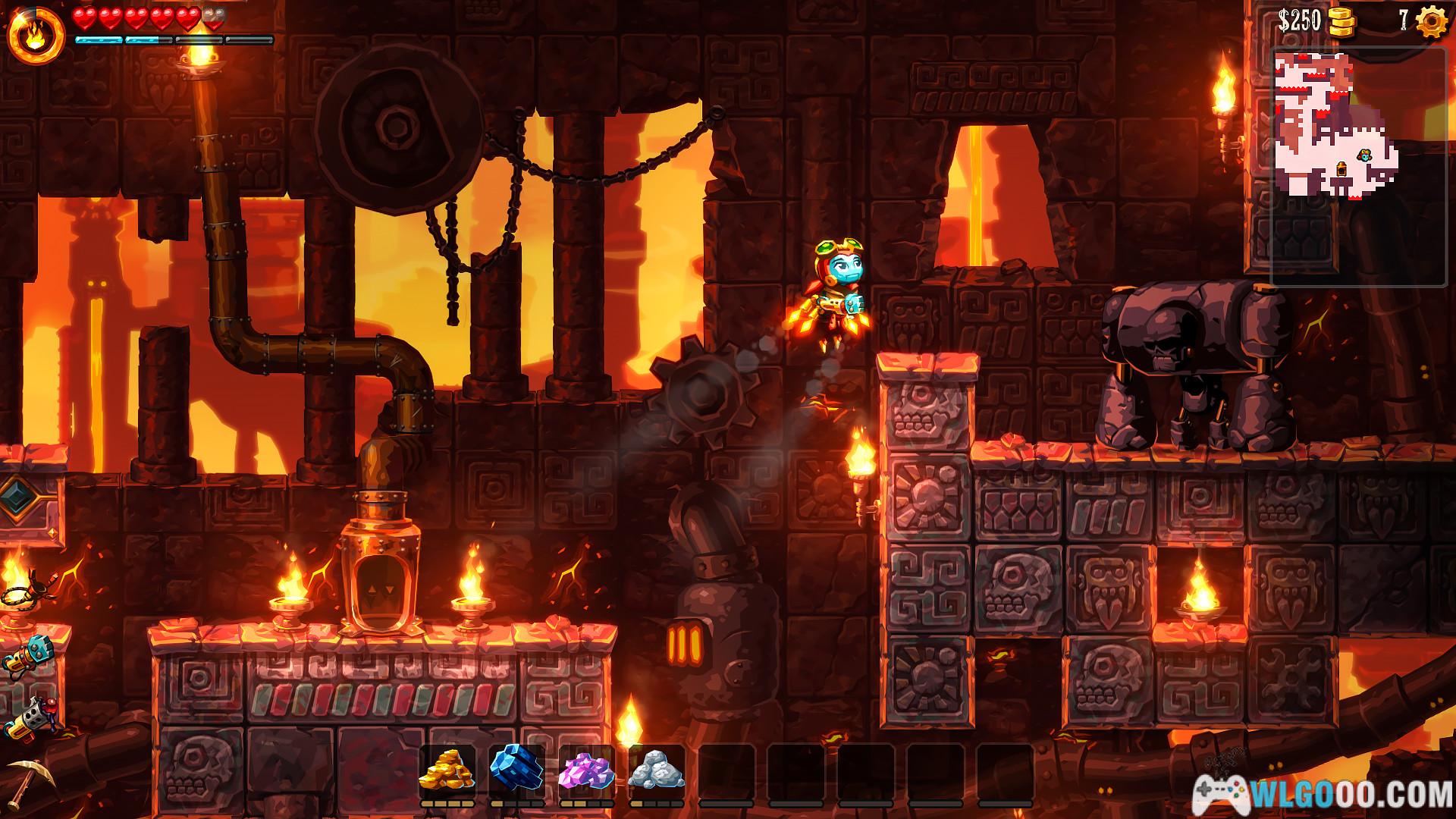Click the orange cog counter icon

(1431, 22)
